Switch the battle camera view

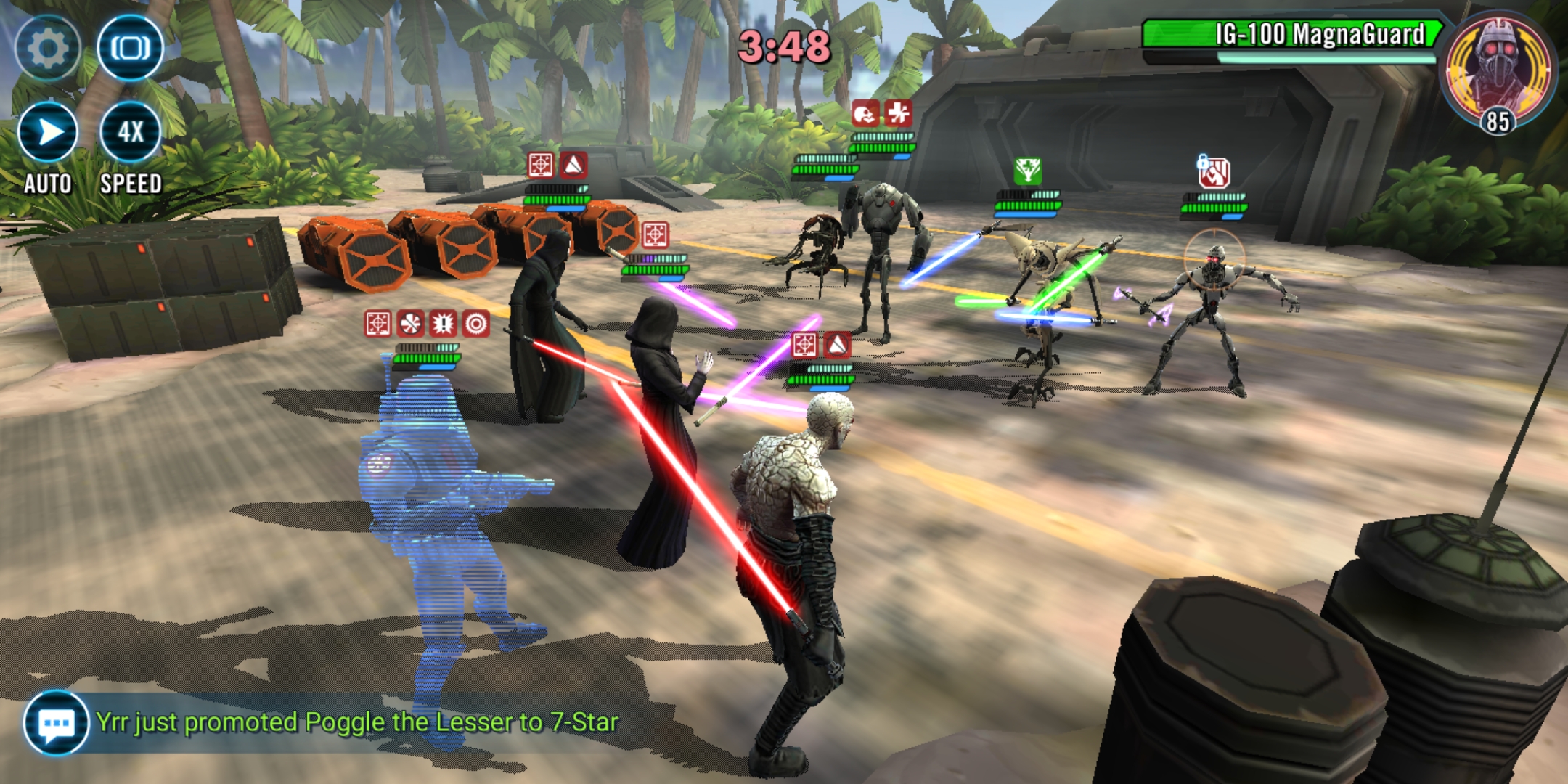pos(131,49)
